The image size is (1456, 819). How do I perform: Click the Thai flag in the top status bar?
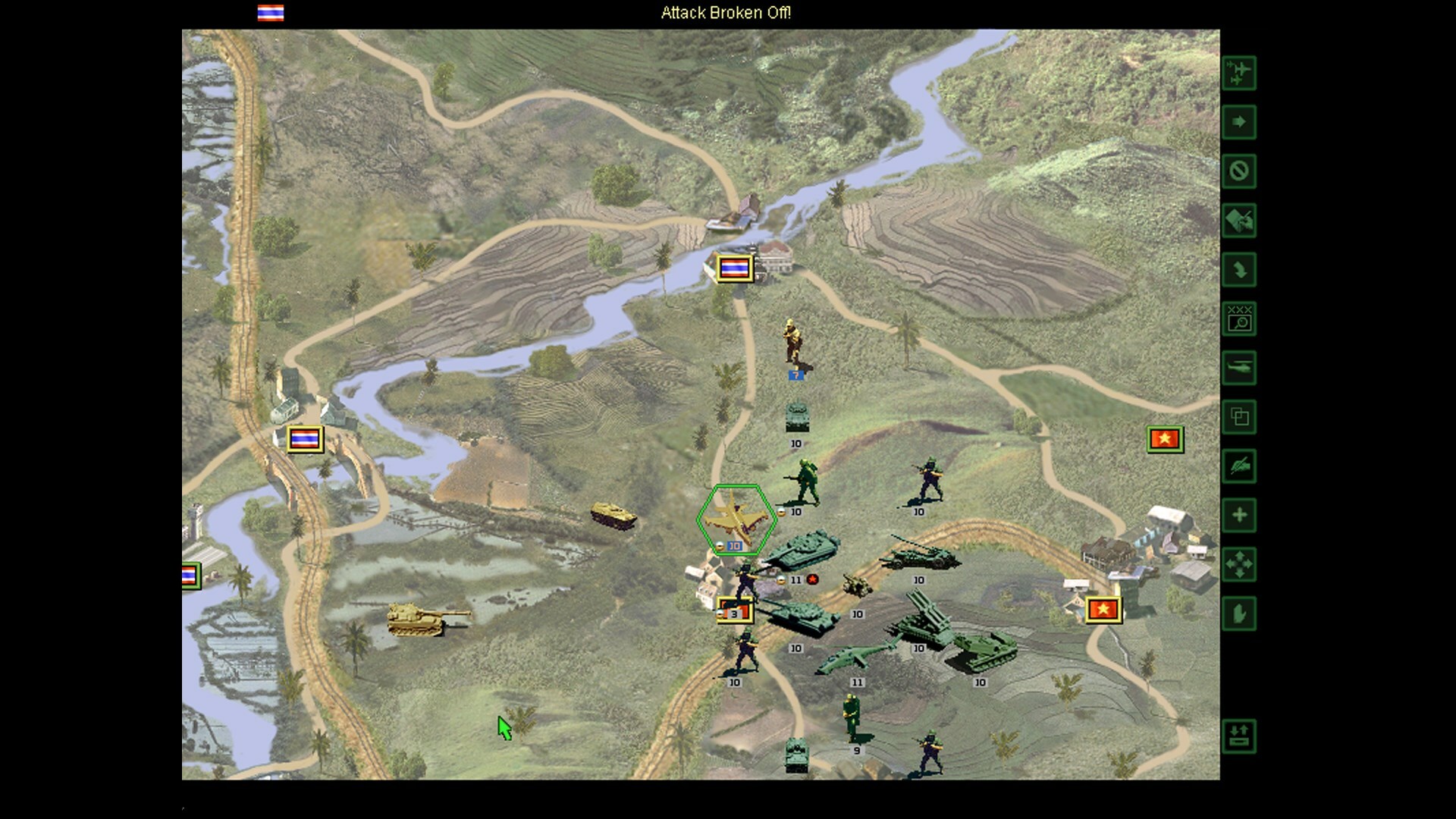(x=270, y=13)
